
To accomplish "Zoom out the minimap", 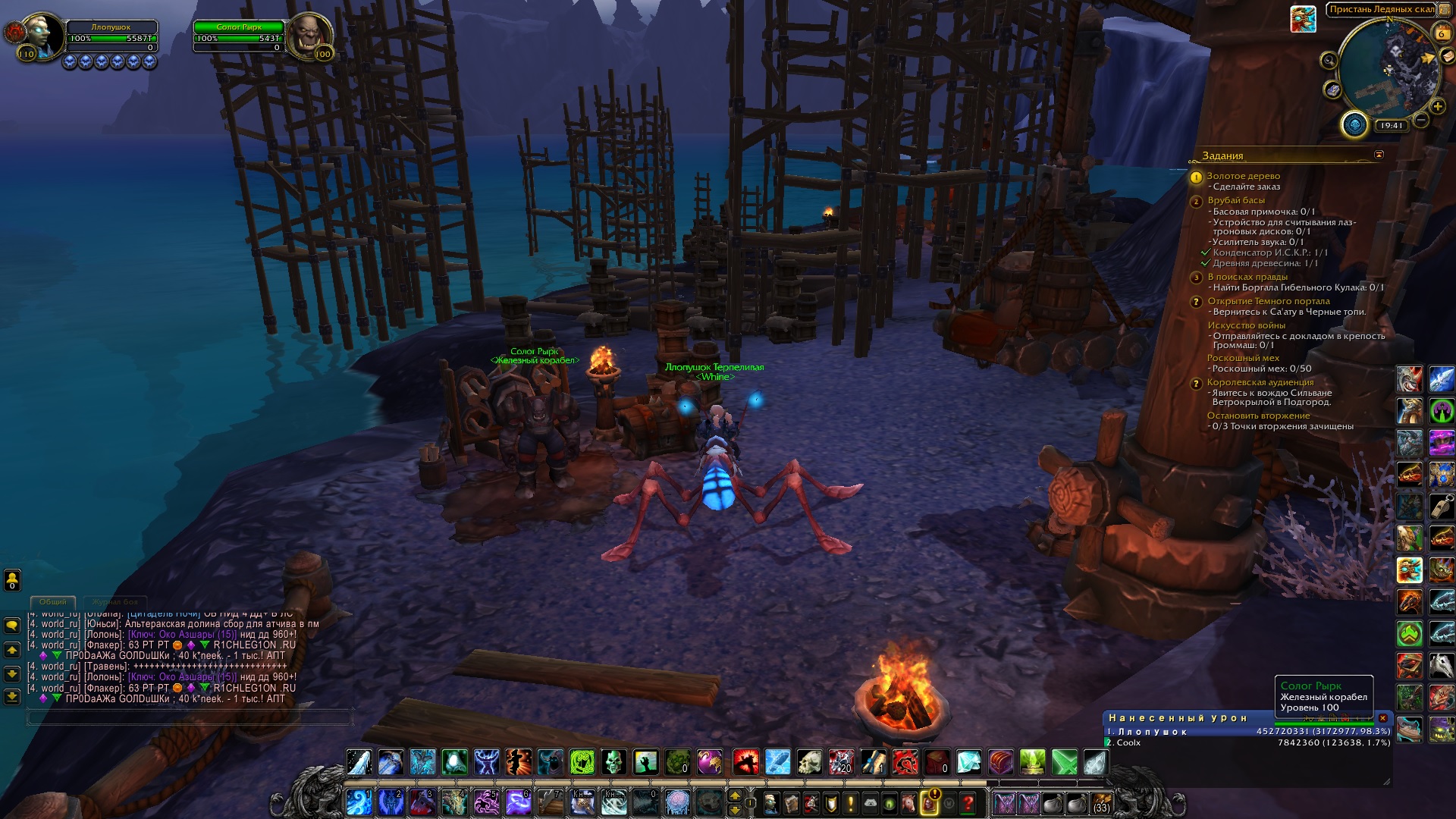I will 1421,120.
